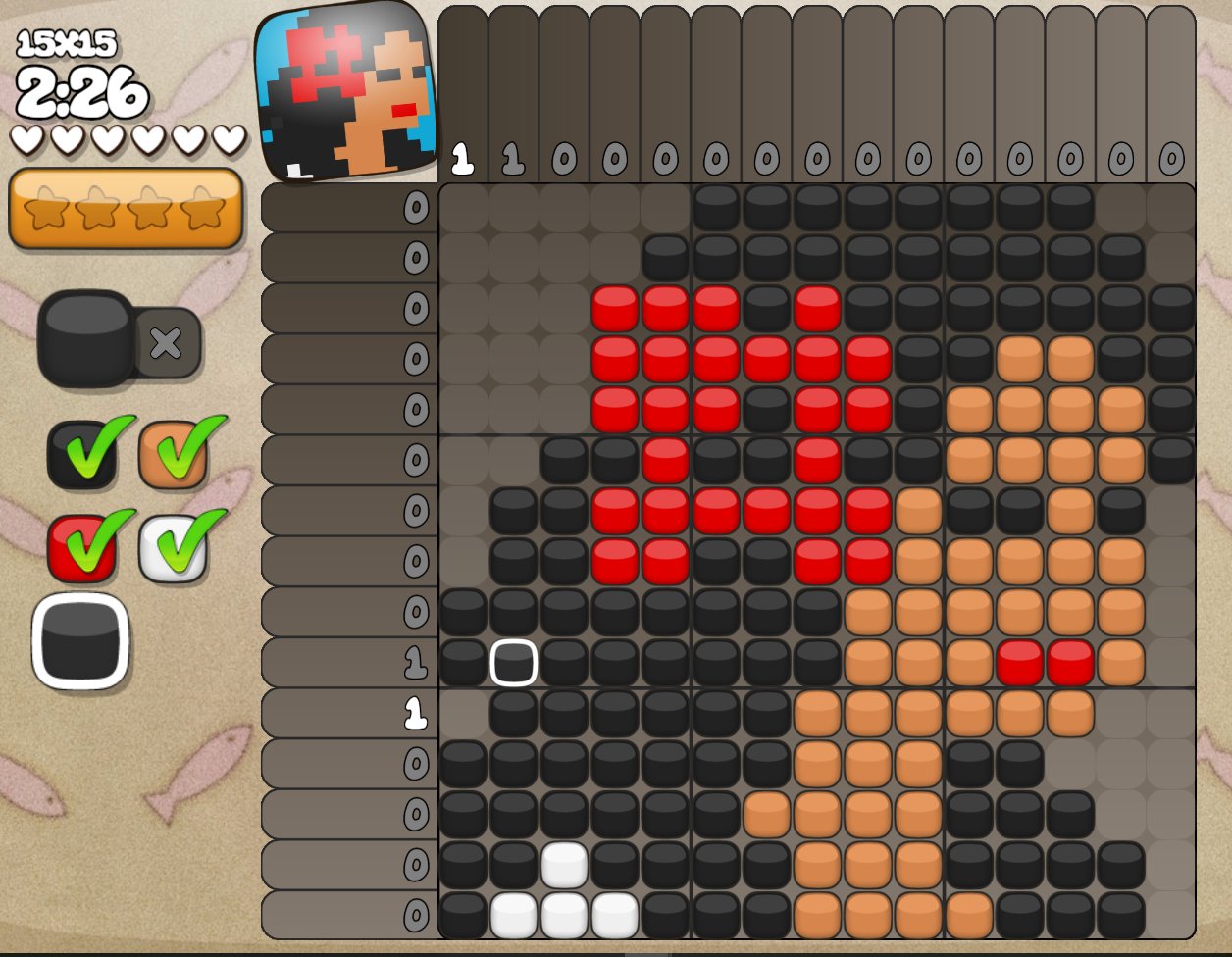This screenshot has width=1232, height=957.
Task: Click the white-outlined highlighted grid tile
Action: 513,663
